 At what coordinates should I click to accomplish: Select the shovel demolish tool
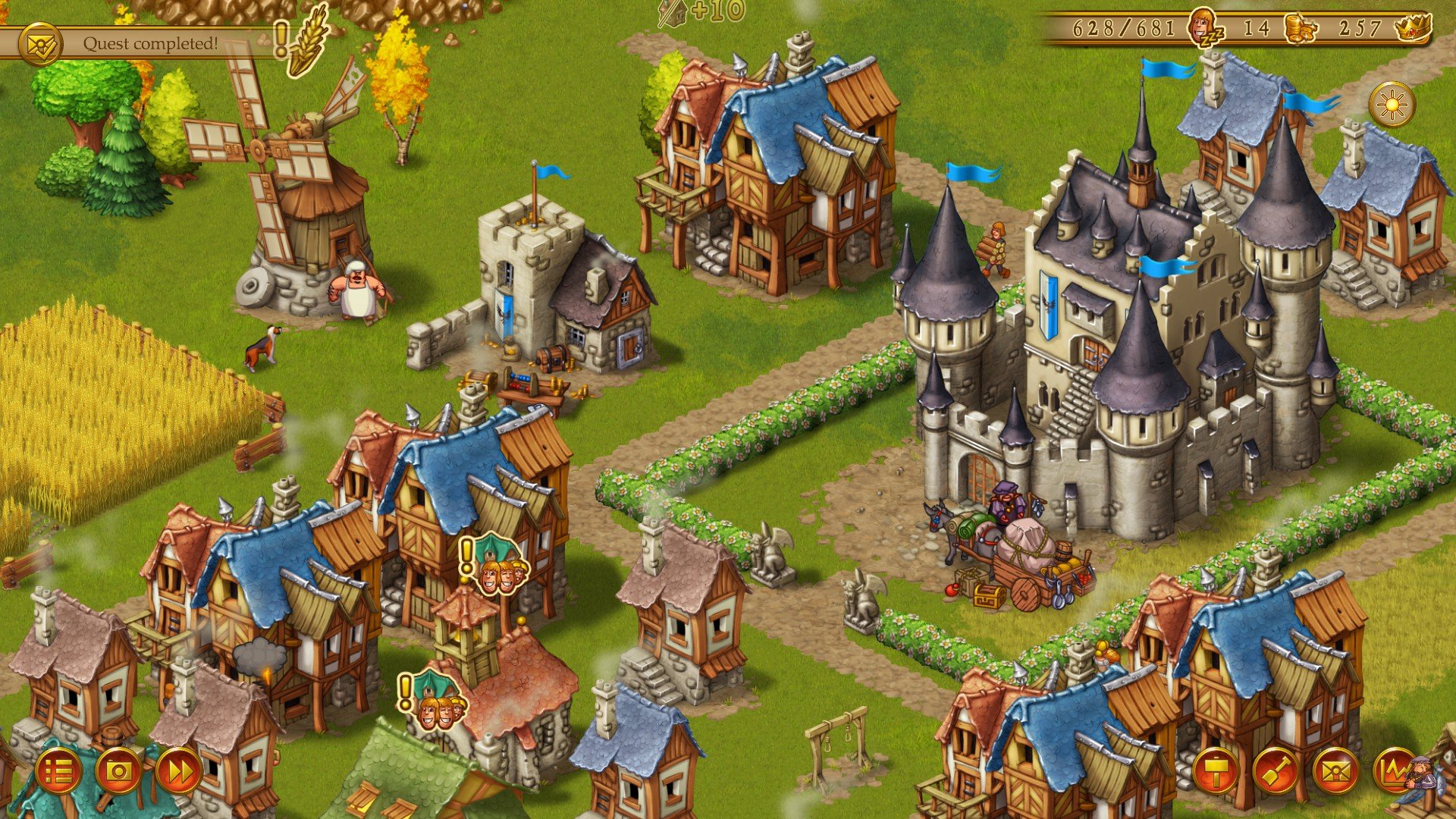(x=1276, y=772)
